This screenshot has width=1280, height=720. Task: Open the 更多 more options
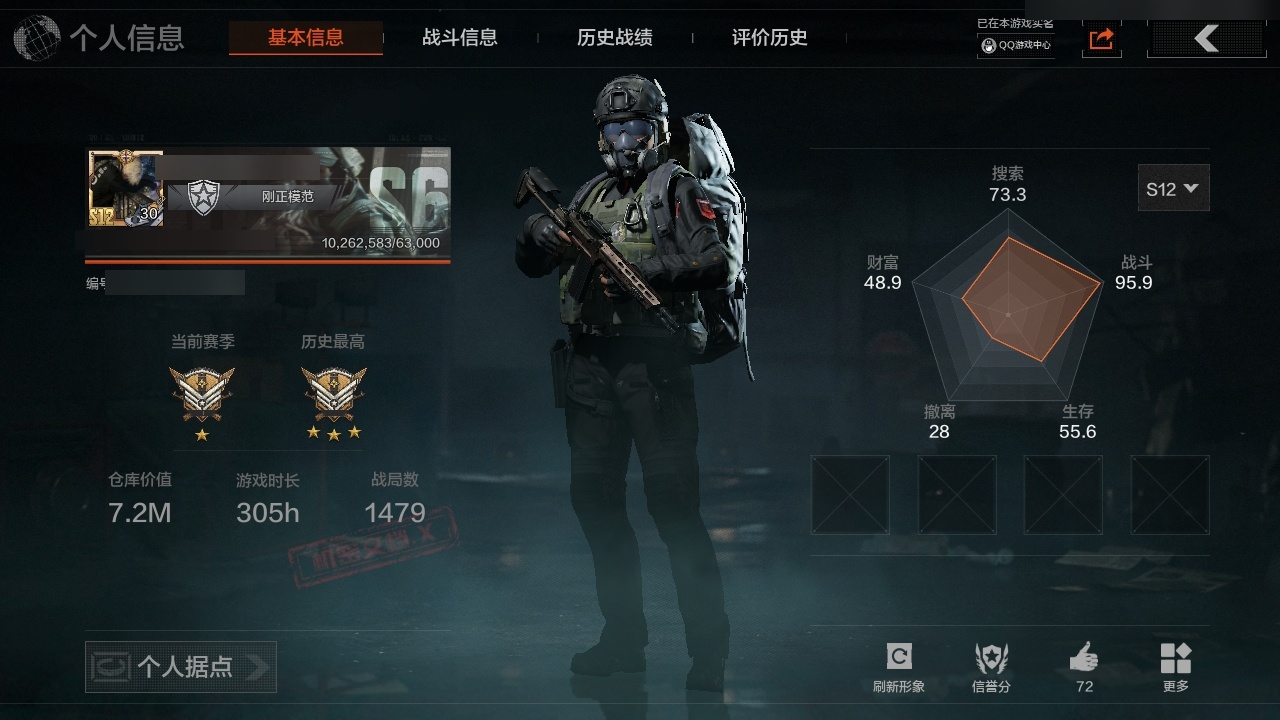(1176, 667)
